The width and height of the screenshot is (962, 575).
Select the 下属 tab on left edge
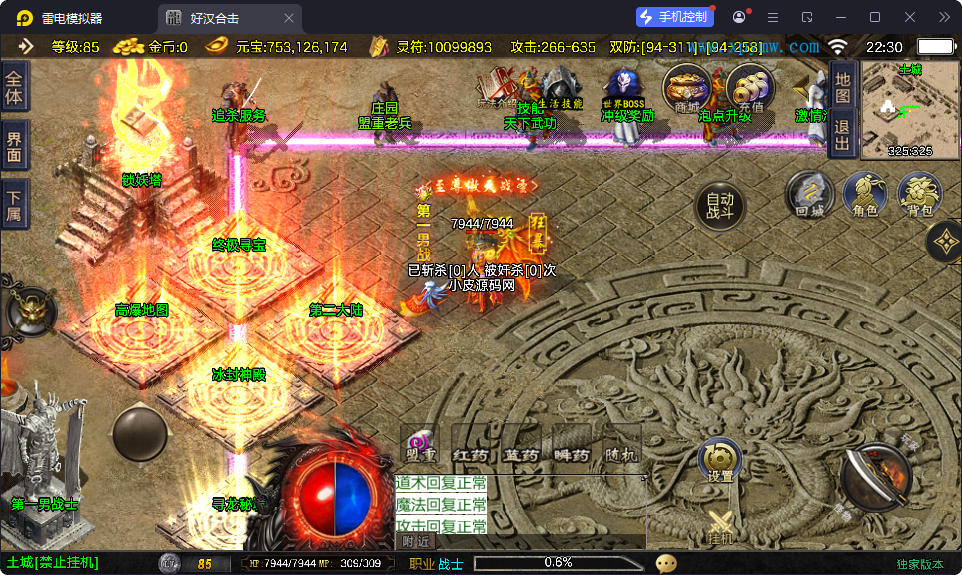point(14,204)
